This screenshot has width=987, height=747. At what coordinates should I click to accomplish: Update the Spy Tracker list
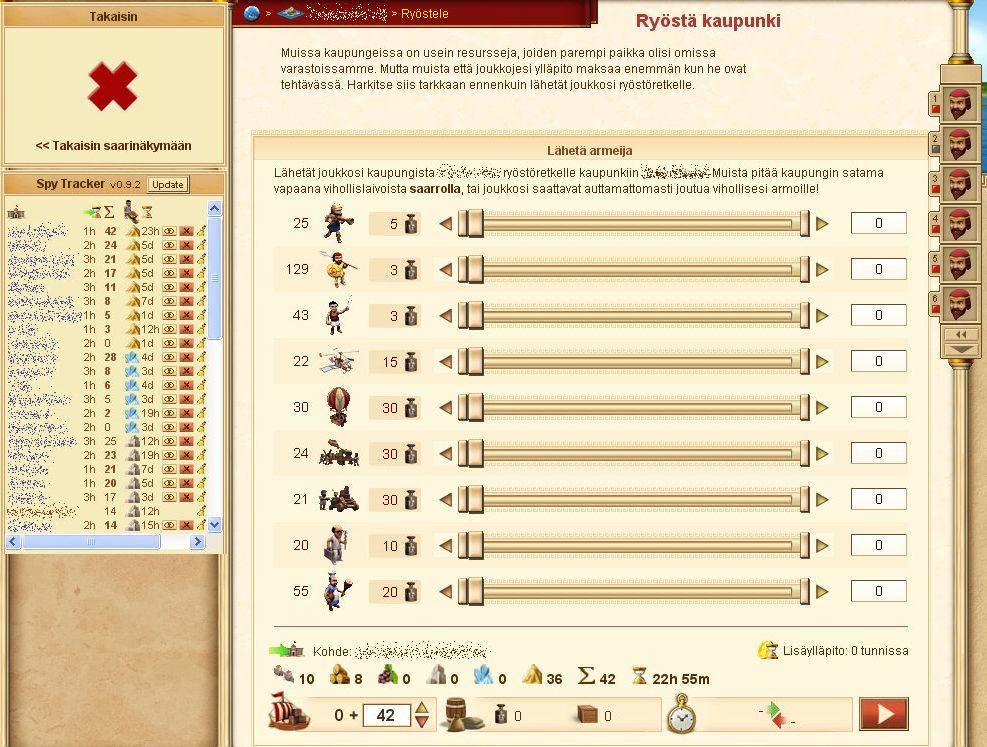tap(167, 184)
